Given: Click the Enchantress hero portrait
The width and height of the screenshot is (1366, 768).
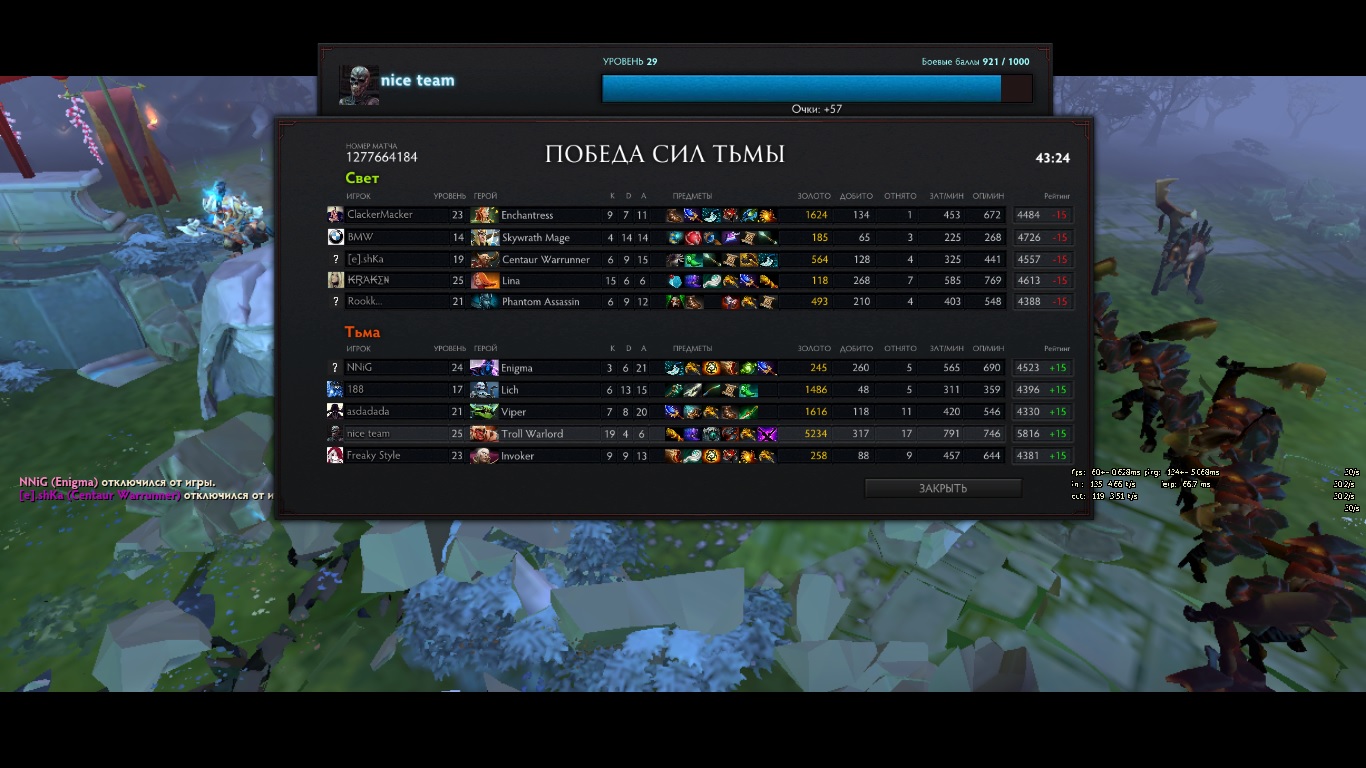Looking at the screenshot, I should [x=484, y=215].
